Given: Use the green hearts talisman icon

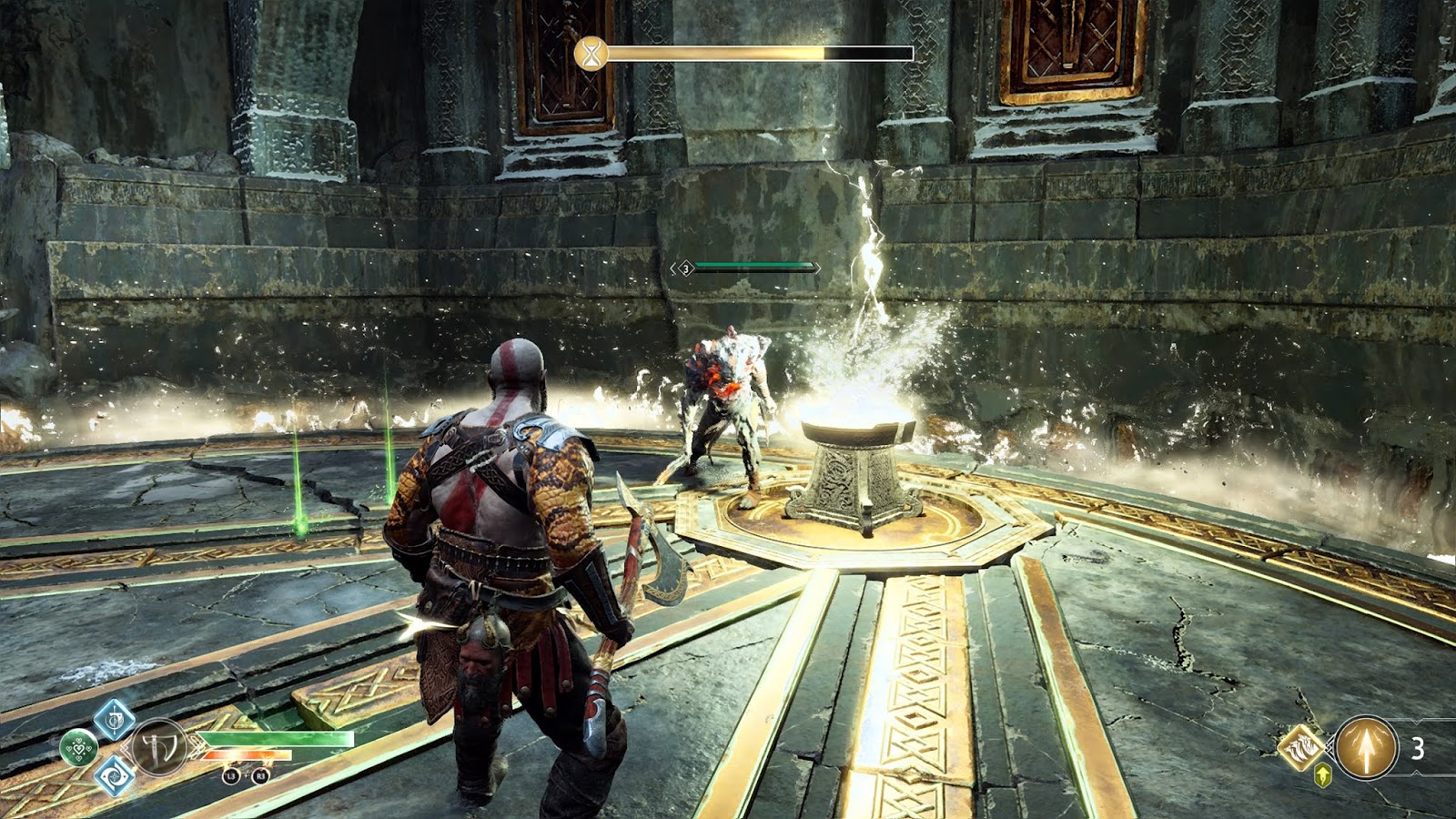Looking at the screenshot, I should coord(79,749).
